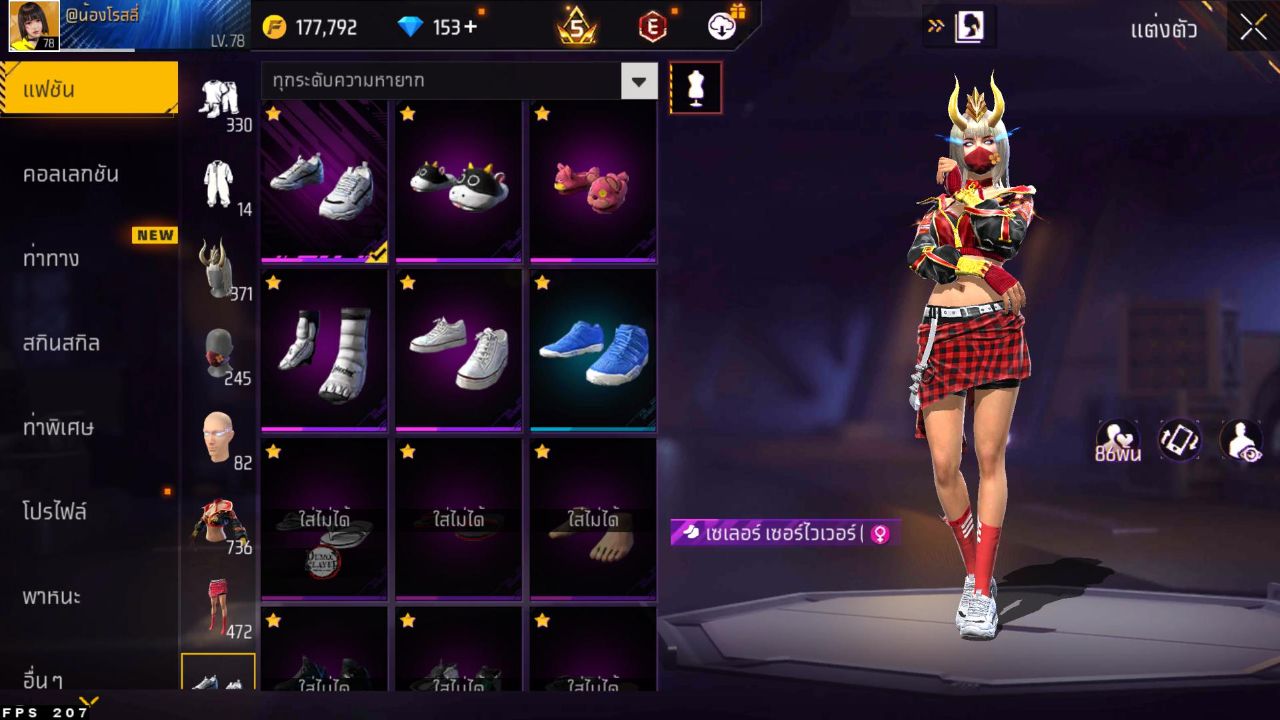1280x720 pixels.
Task: Add diamonds with the plus button
Action: [x=470, y=27]
